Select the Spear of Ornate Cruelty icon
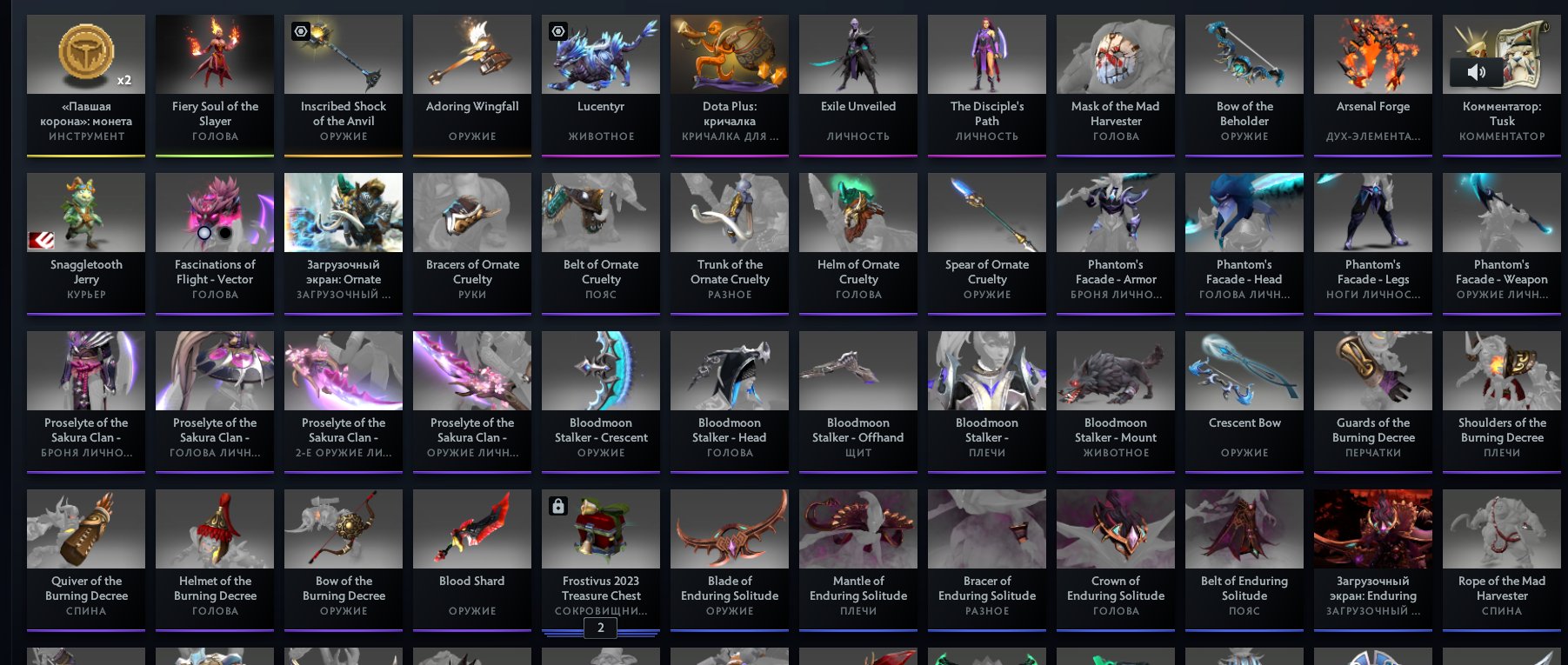Screen dimensions: 1568x665 pyautogui.click(x=986, y=211)
